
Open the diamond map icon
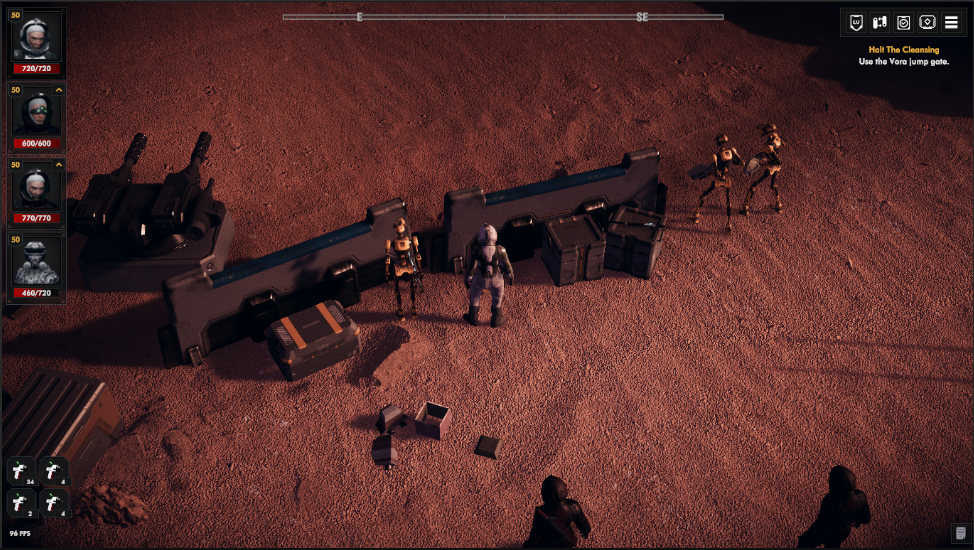[x=927, y=22]
